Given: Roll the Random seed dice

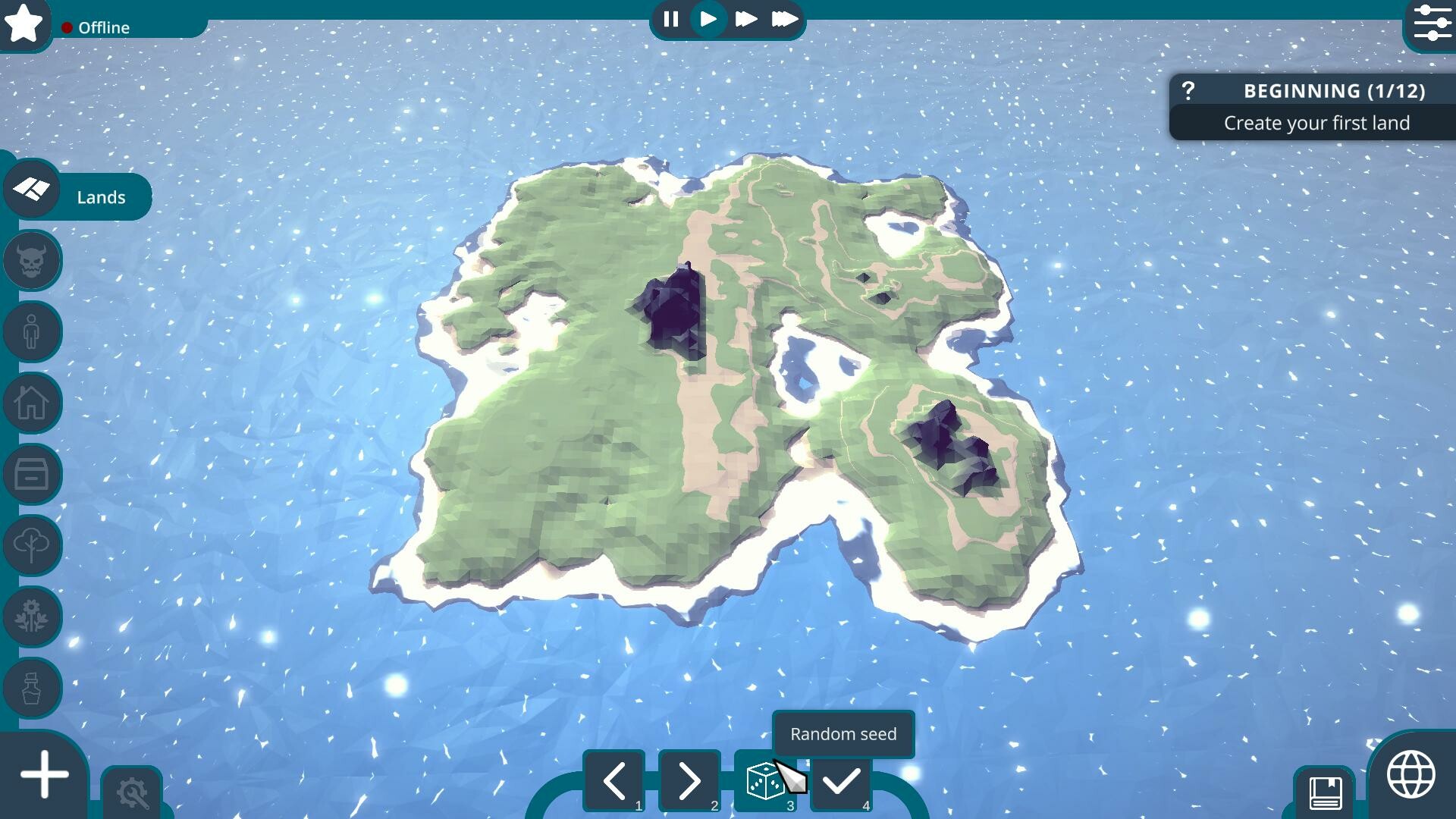Looking at the screenshot, I should [764, 780].
